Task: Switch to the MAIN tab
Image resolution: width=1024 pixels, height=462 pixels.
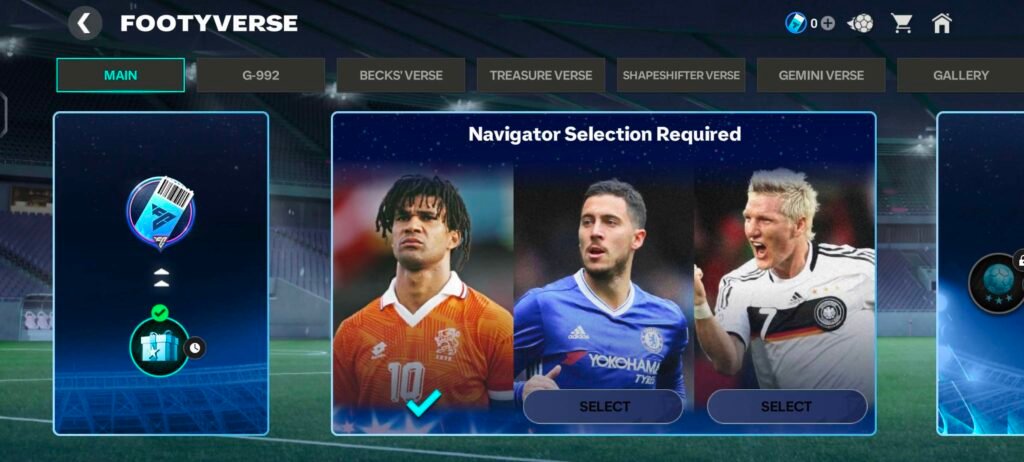Action: click(x=120, y=75)
